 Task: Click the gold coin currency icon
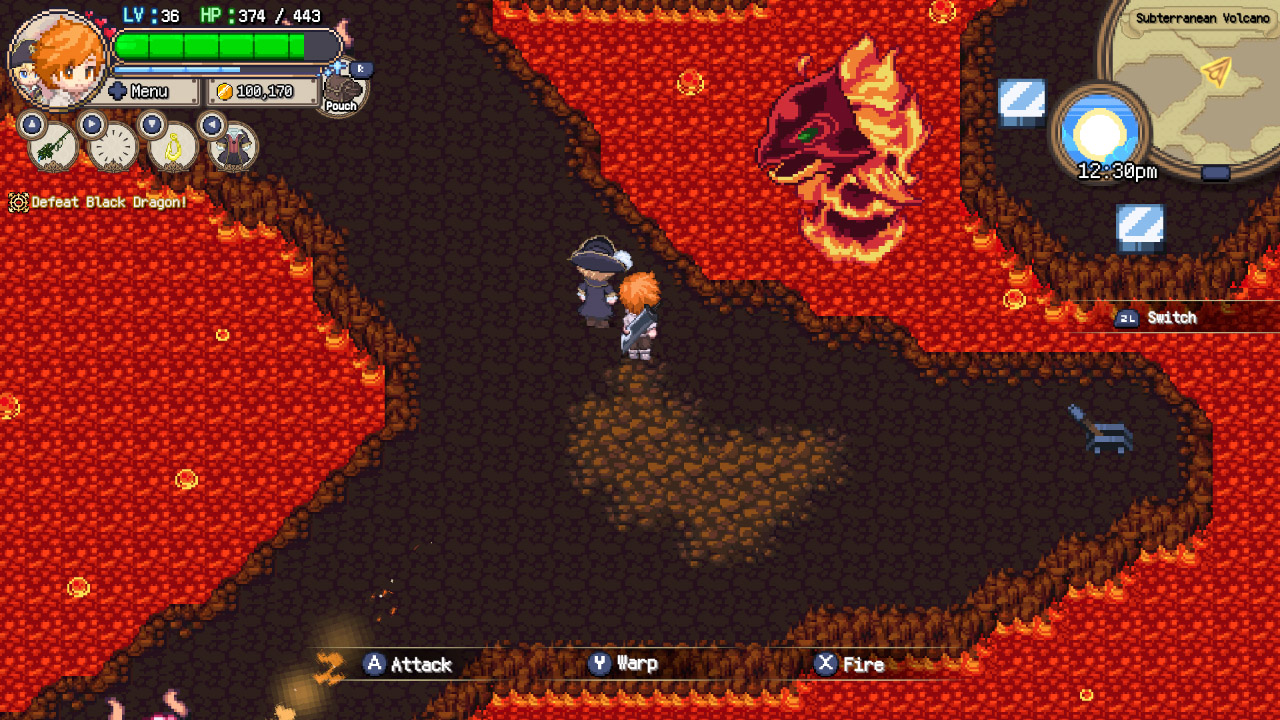tap(228, 92)
